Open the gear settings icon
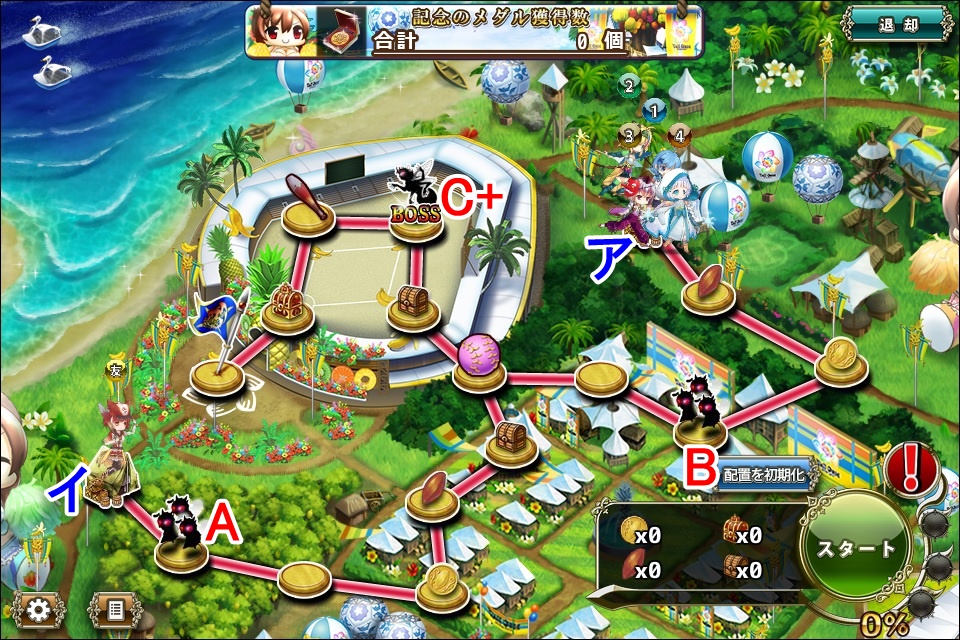The width and height of the screenshot is (960, 640). point(39,609)
